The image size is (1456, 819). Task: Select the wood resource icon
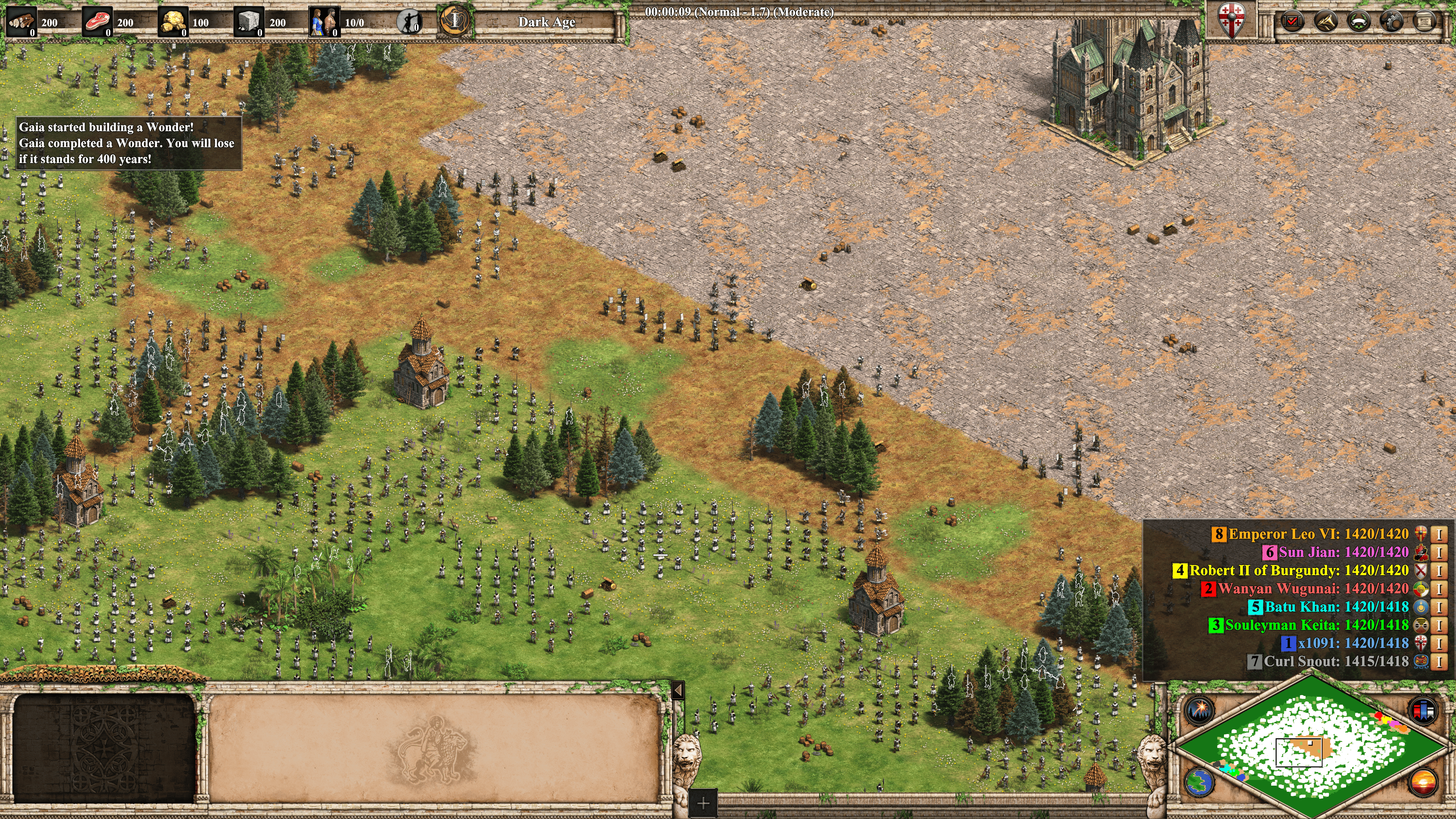point(21,22)
